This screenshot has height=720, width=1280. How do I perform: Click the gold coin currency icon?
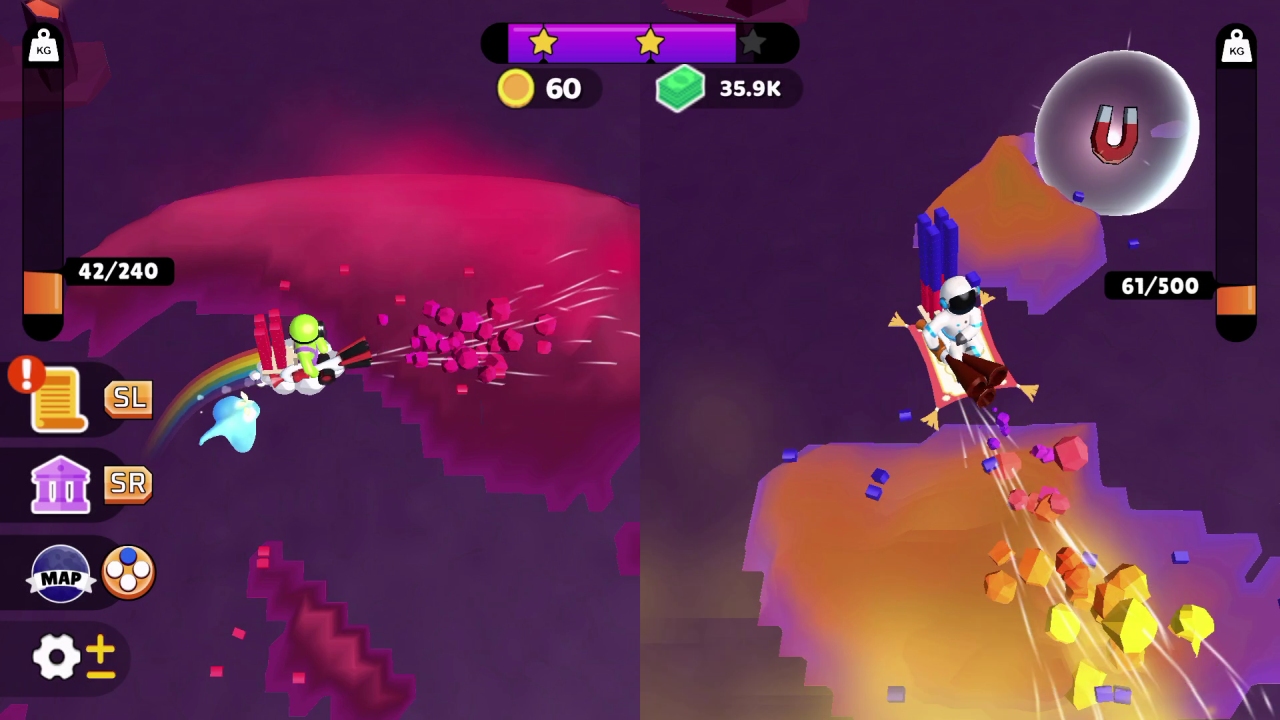click(x=515, y=88)
